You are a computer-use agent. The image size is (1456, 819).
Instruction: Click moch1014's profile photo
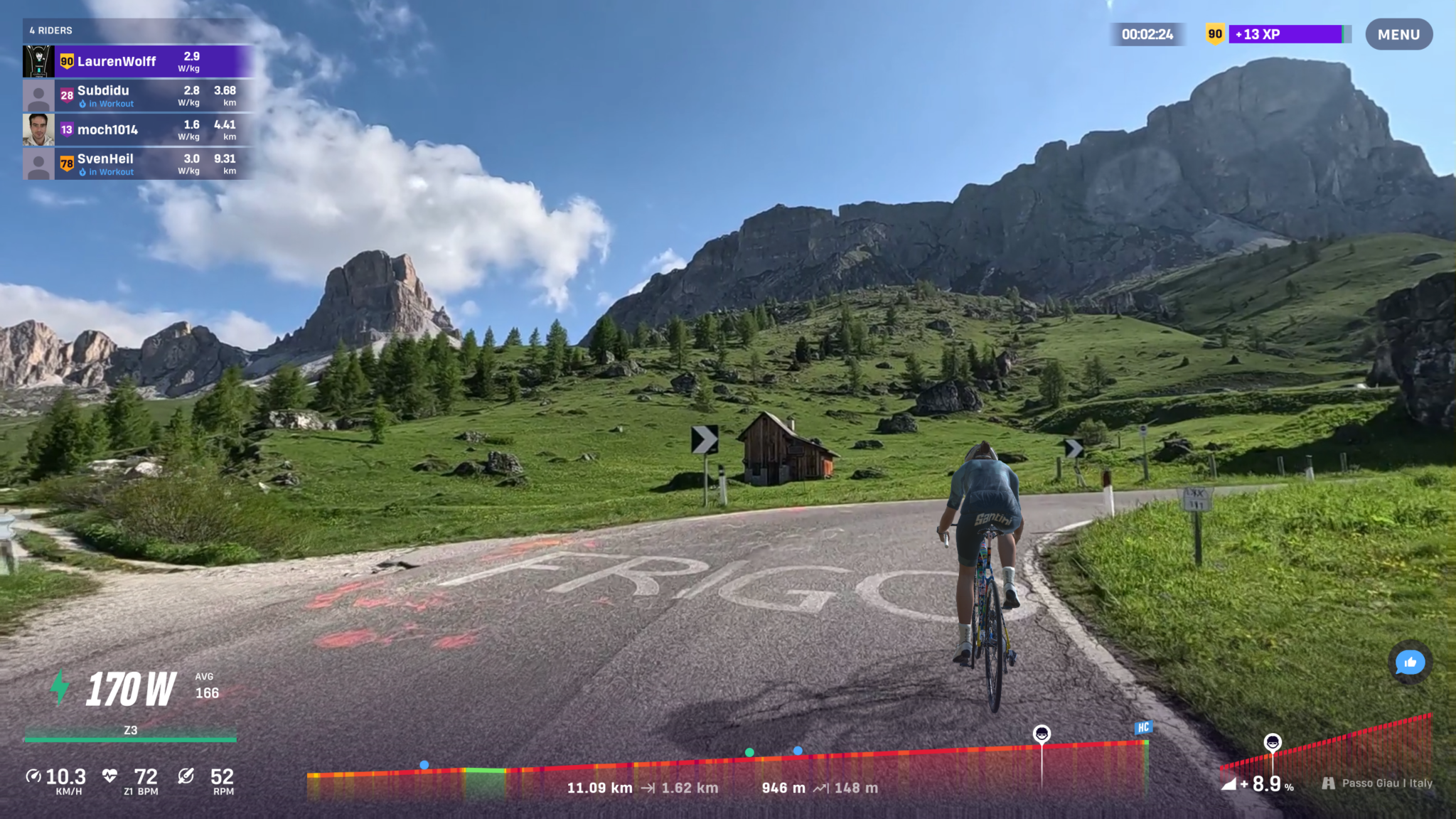pos(40,129)
